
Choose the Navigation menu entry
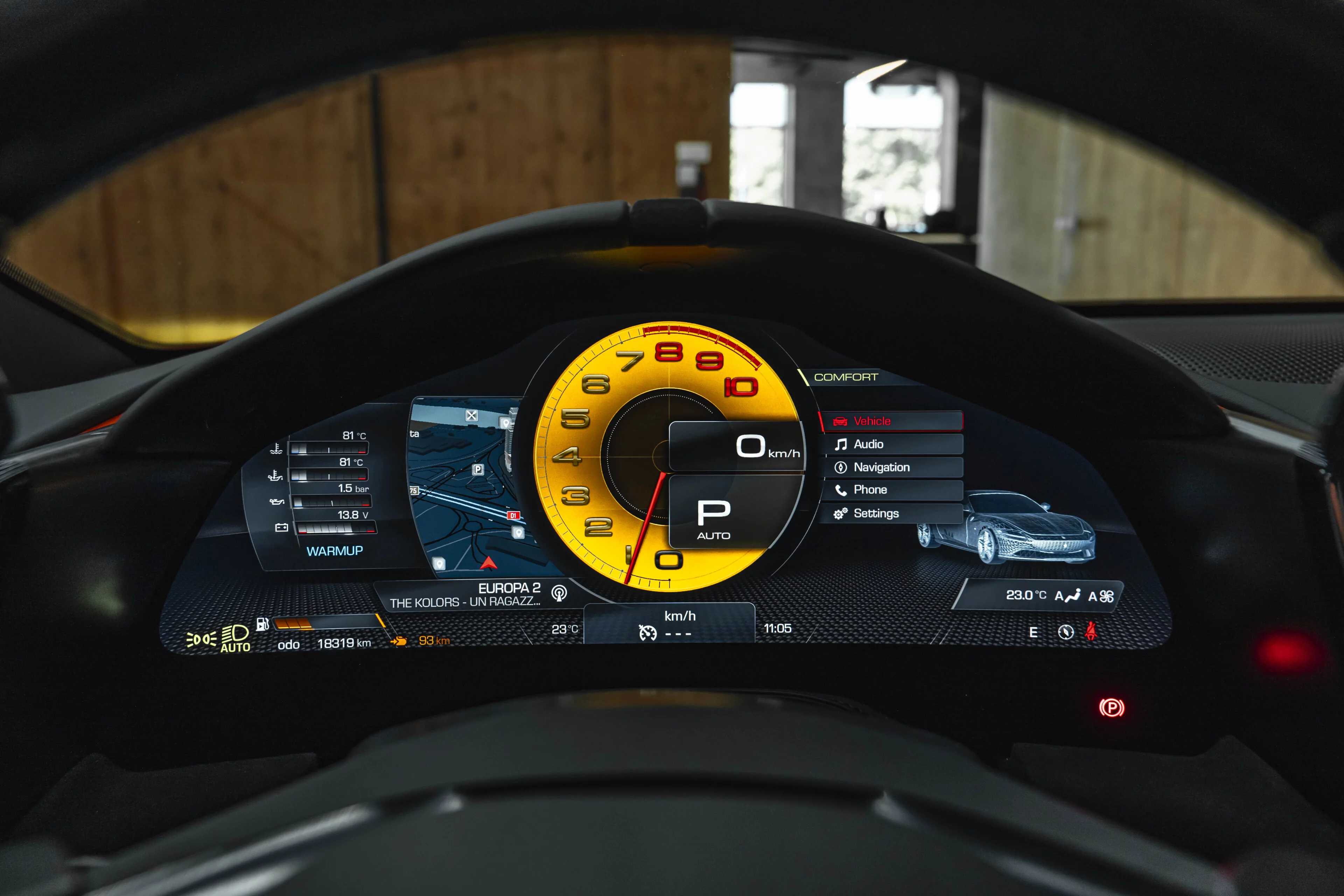coord(891,468)
